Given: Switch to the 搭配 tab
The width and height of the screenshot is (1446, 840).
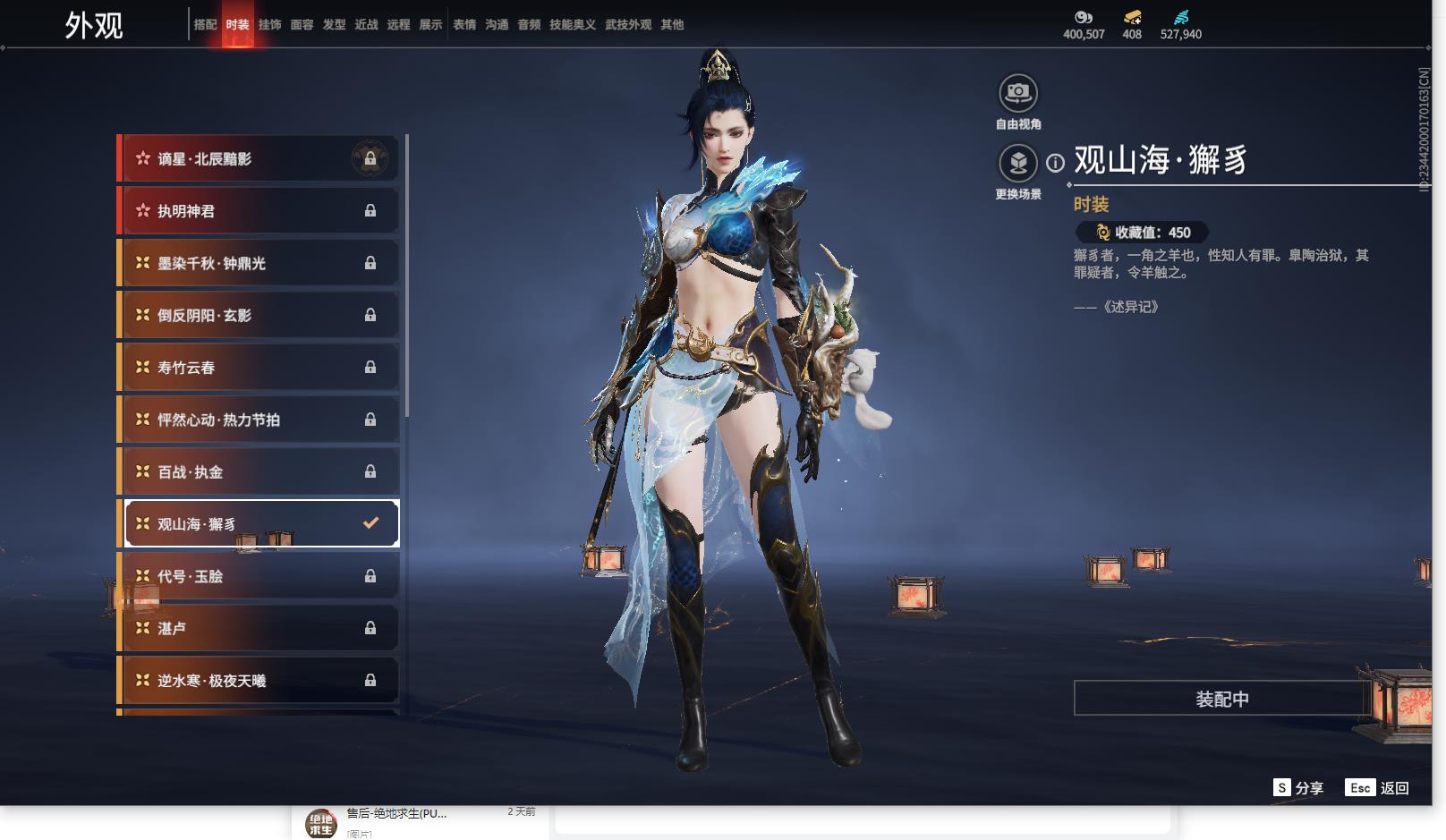Looking at the screenshot, I should (205, 25).
